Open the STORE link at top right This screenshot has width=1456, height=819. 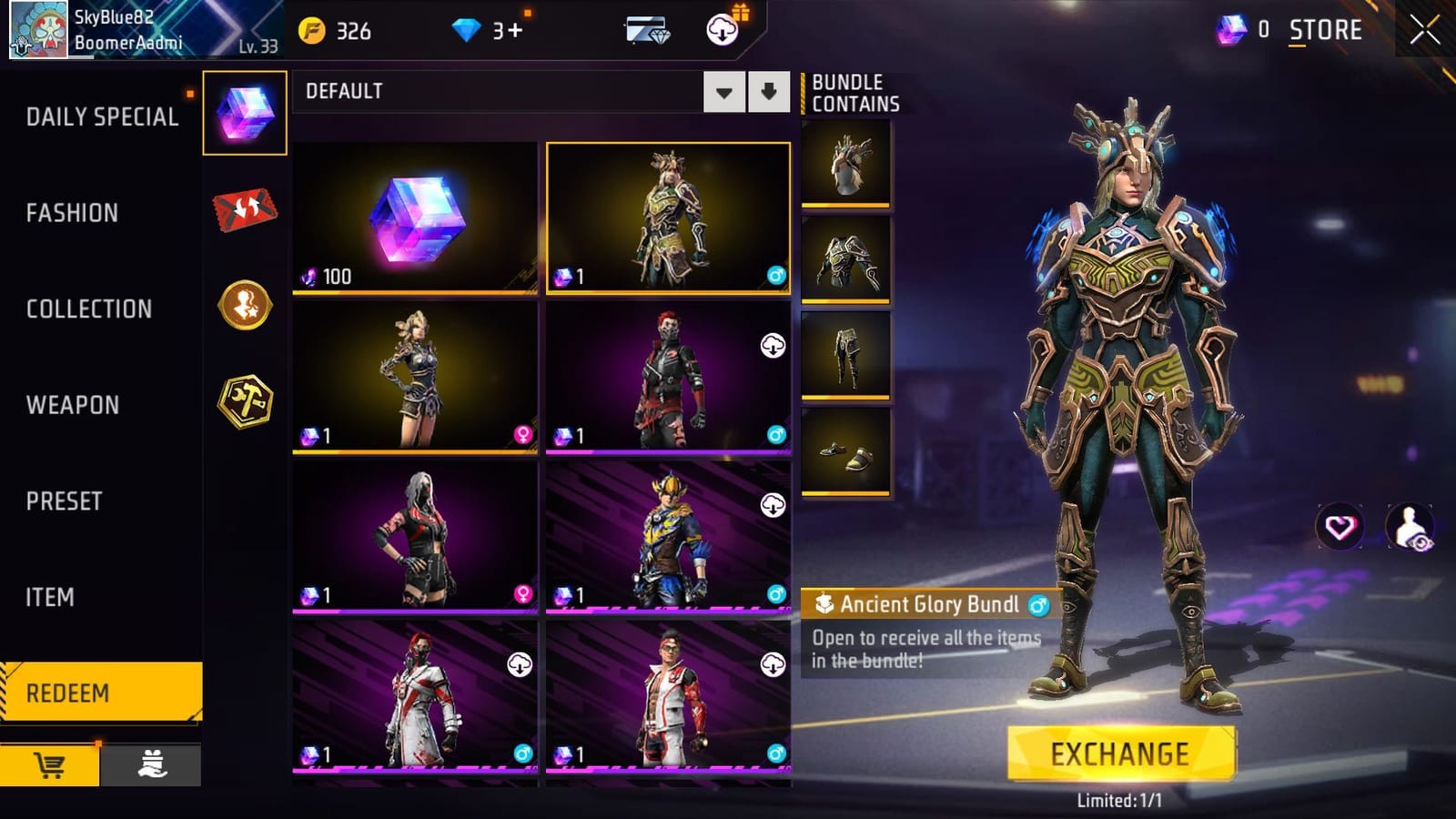(x=1326, y=28)
